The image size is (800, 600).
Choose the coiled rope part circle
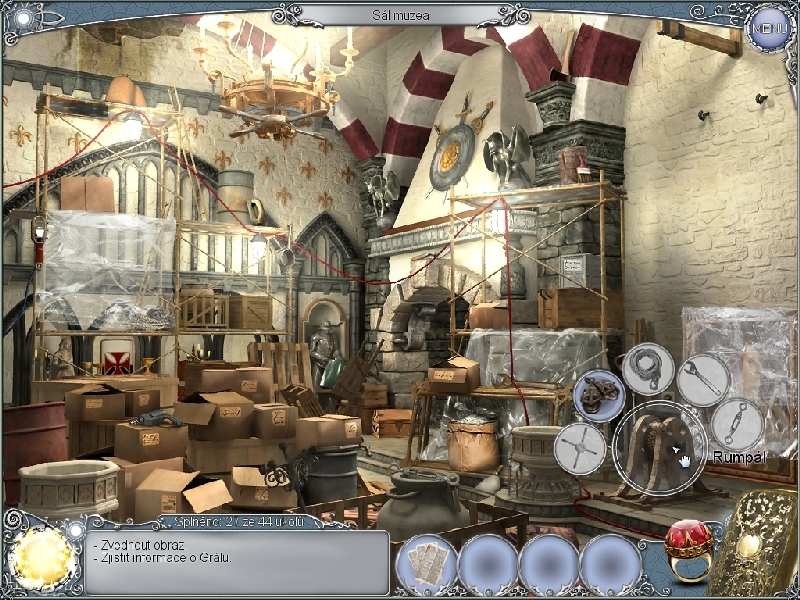pyautogui.click(x=648, y=369)
